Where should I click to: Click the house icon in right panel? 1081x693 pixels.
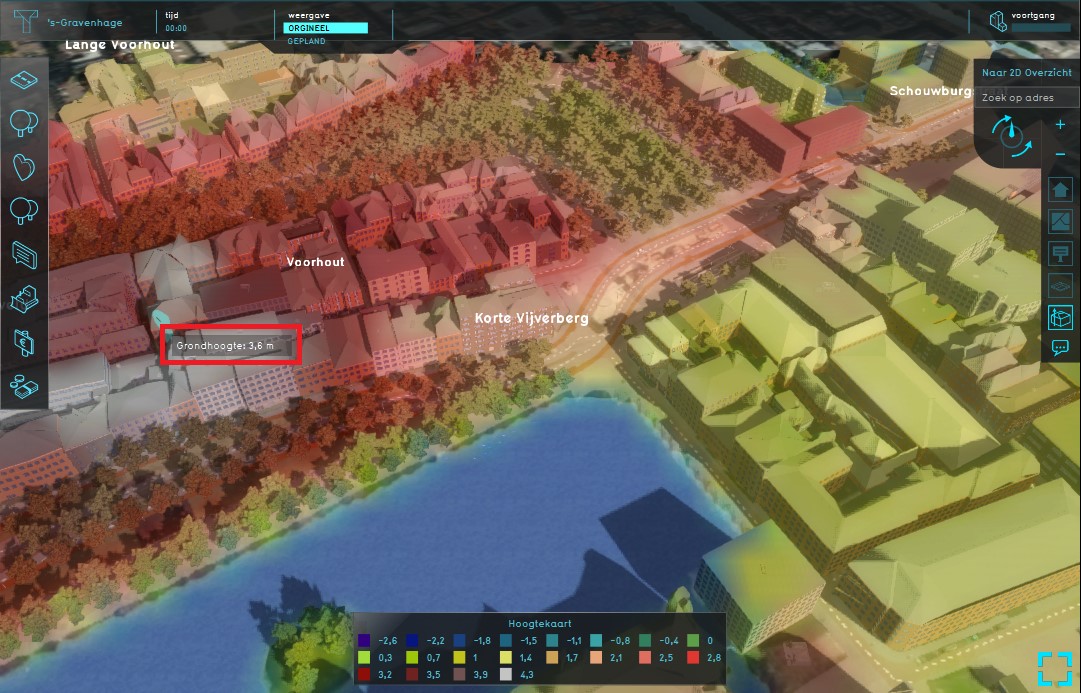pyautogui.click(x=1060, y=190)
